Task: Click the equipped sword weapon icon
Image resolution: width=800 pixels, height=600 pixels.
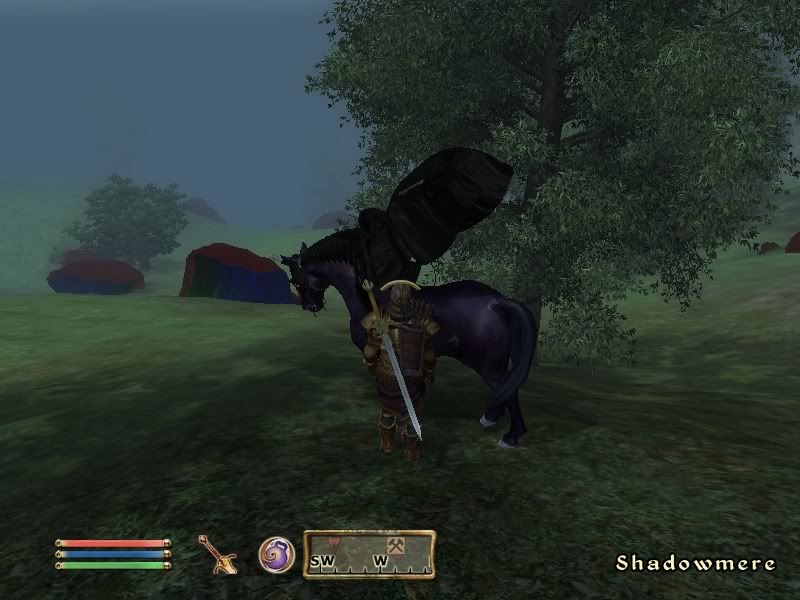Action: pyautogui.click(x=217, y=554)
